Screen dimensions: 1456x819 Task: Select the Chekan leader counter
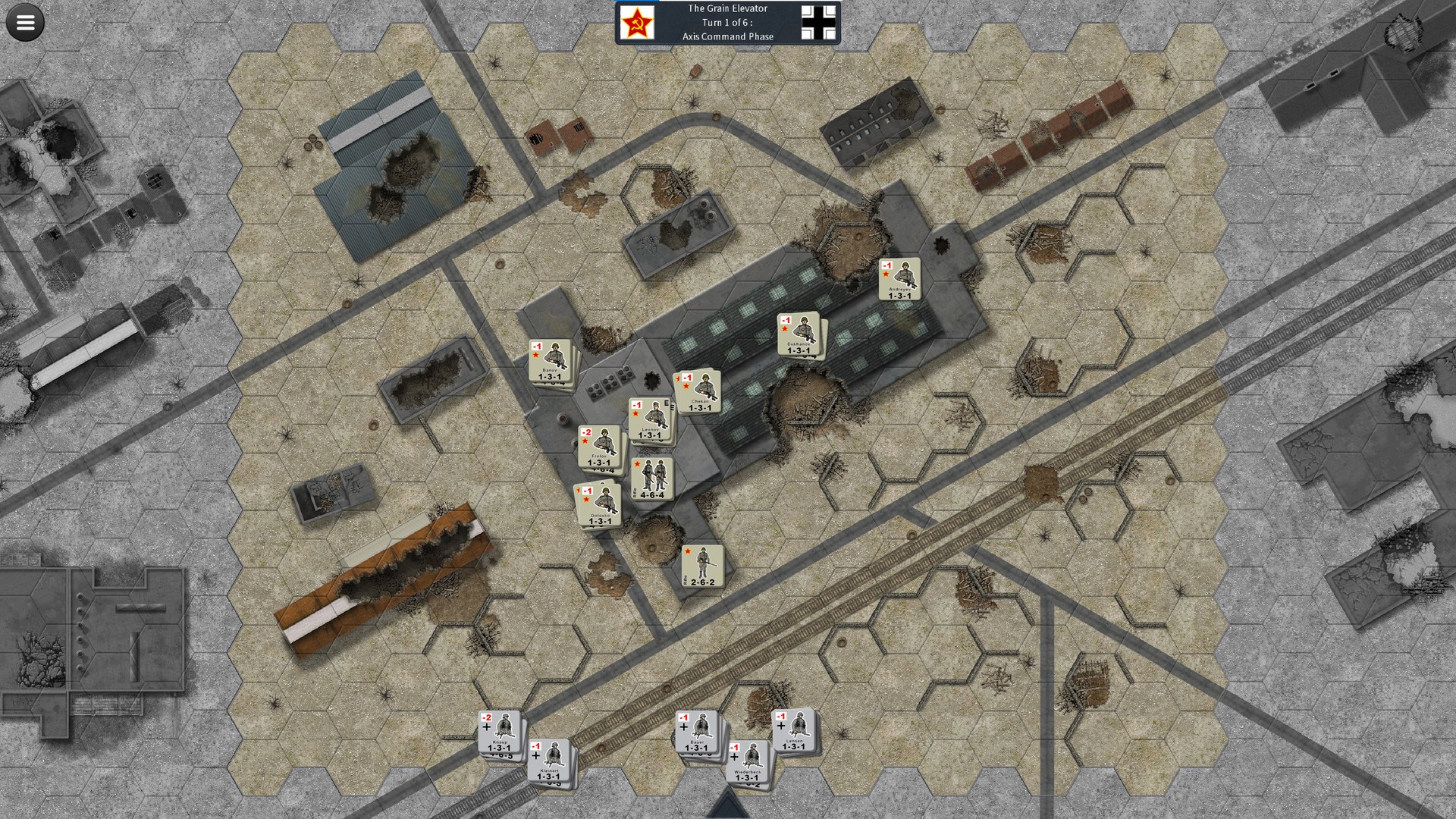[x=699, y=391]
